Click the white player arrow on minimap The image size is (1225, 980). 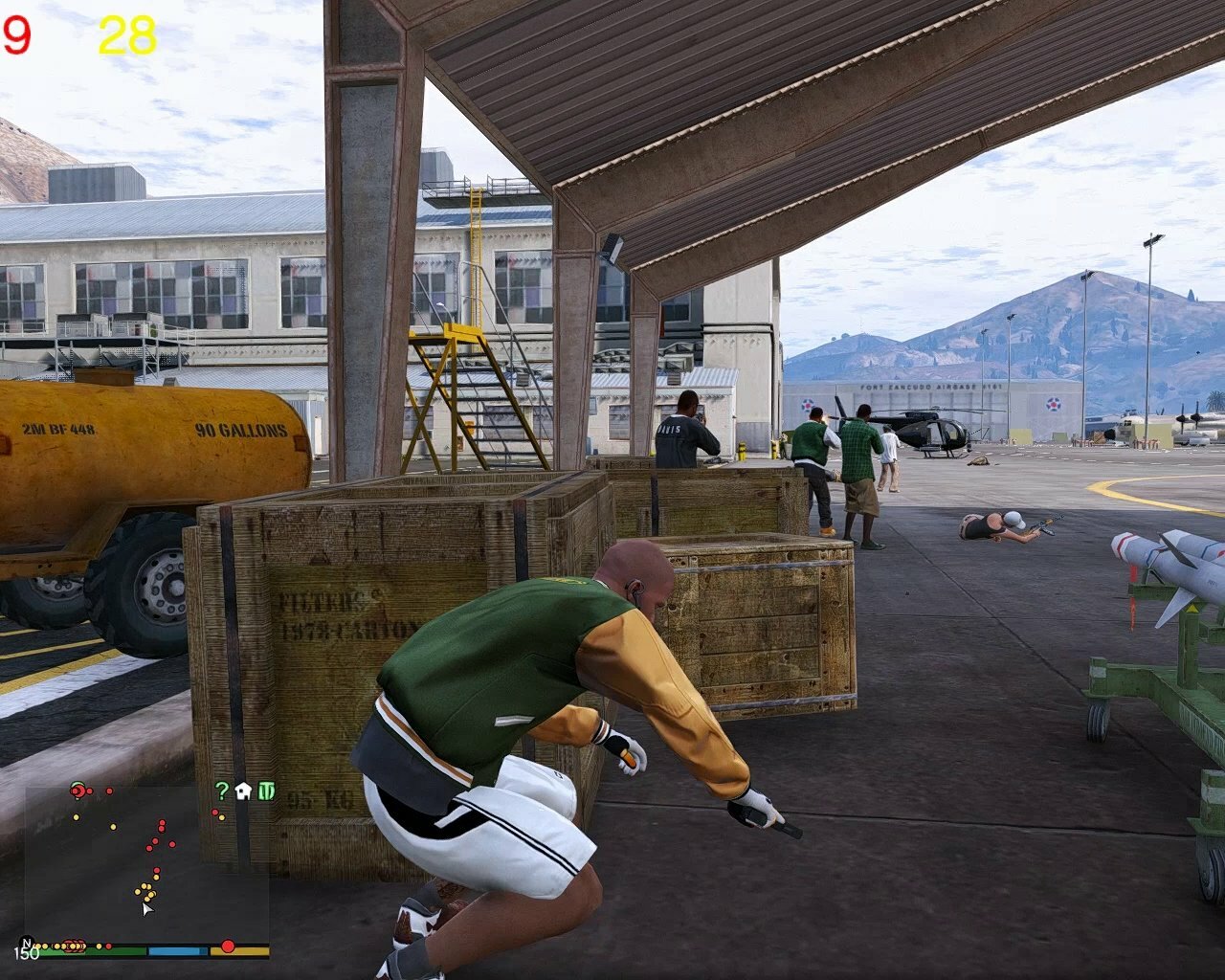(146, 908)
